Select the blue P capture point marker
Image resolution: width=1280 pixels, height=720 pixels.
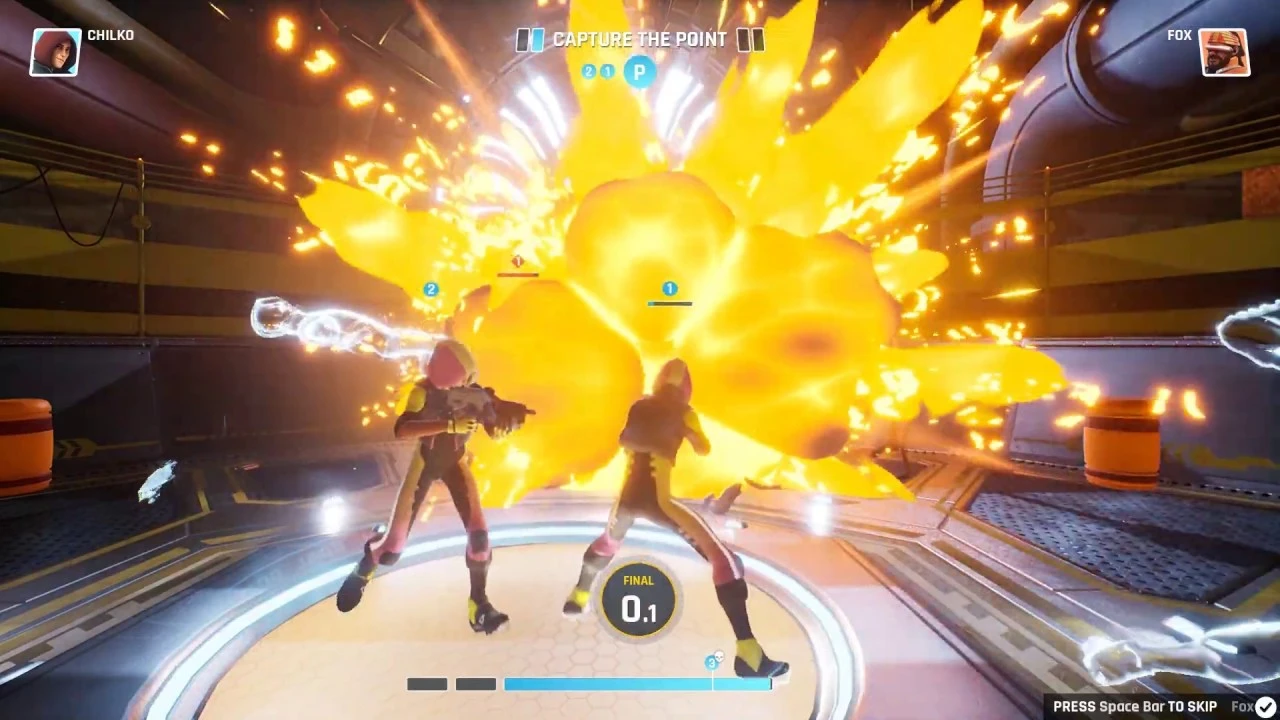639,72
